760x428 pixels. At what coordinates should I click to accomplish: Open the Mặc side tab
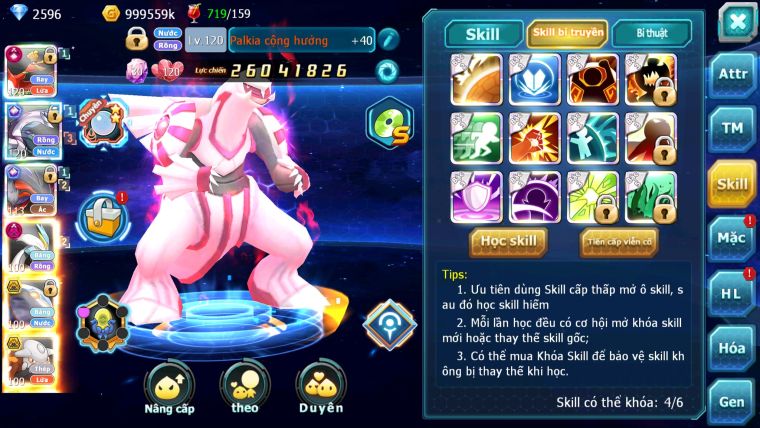(x=732, y=239)
